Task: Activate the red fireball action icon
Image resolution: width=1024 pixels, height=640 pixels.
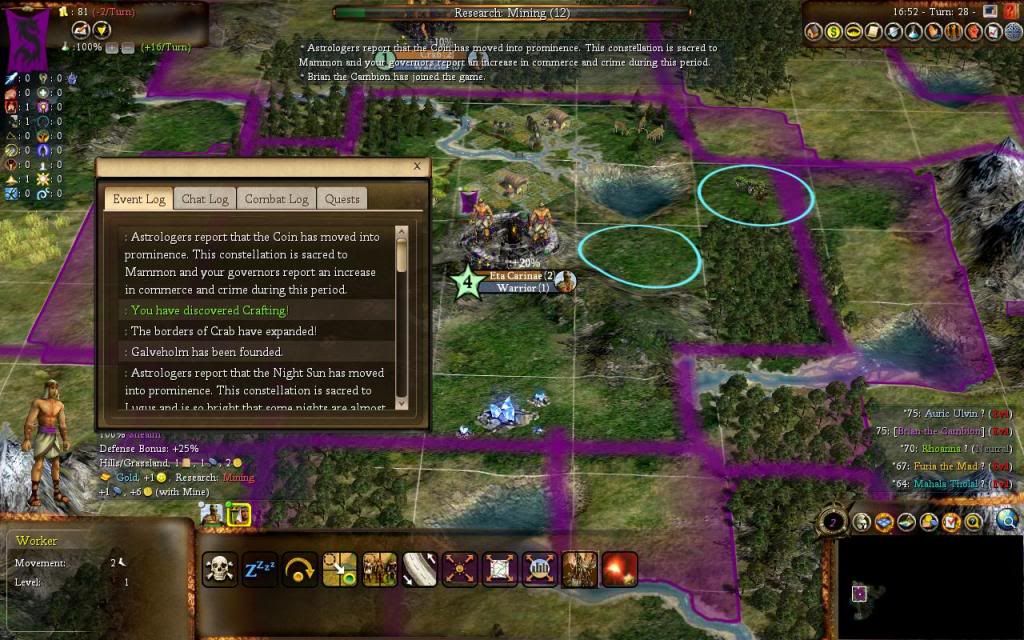Action: coord(620,569)
